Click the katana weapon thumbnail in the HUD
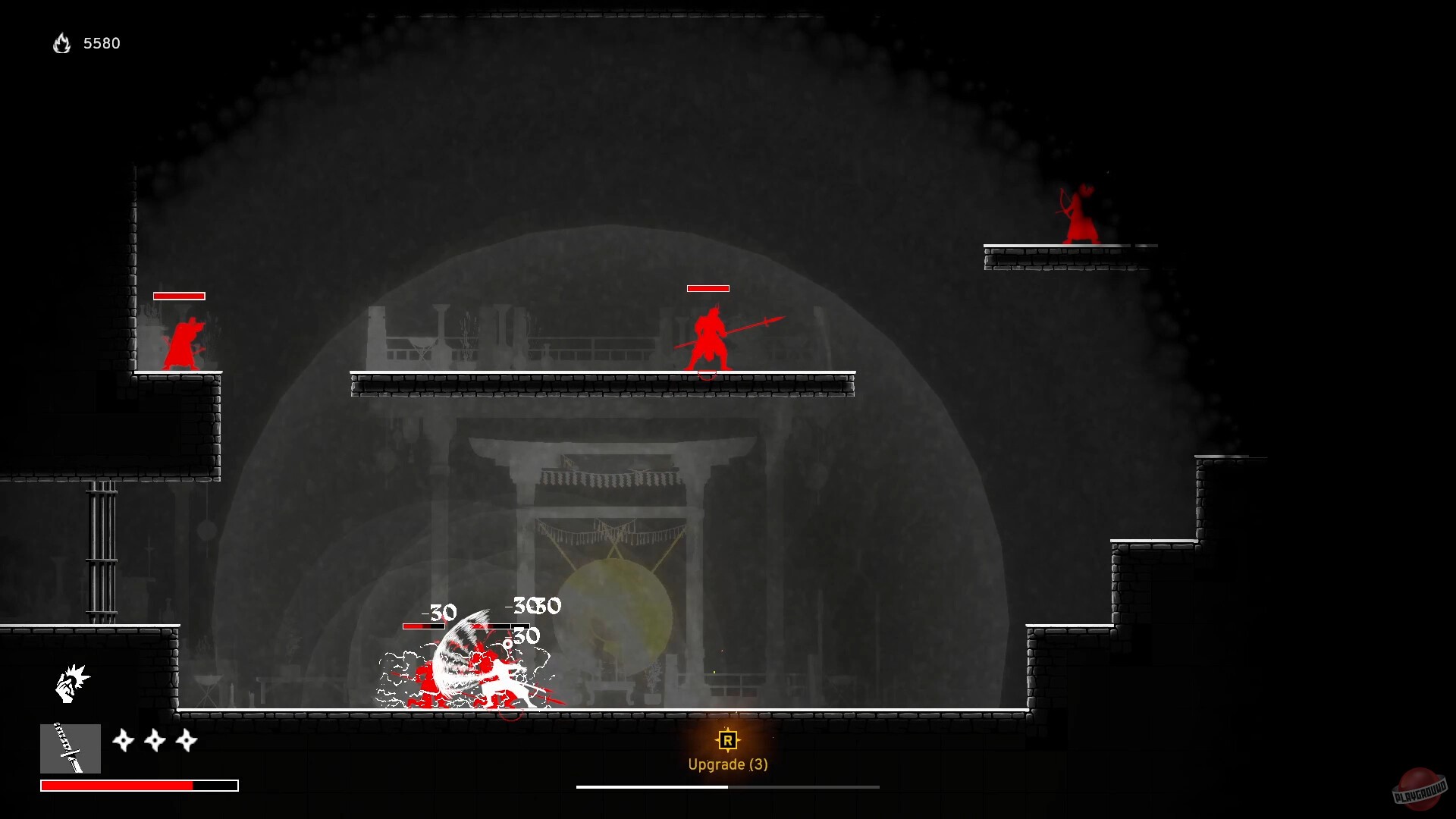 click(x=71, y=749)
